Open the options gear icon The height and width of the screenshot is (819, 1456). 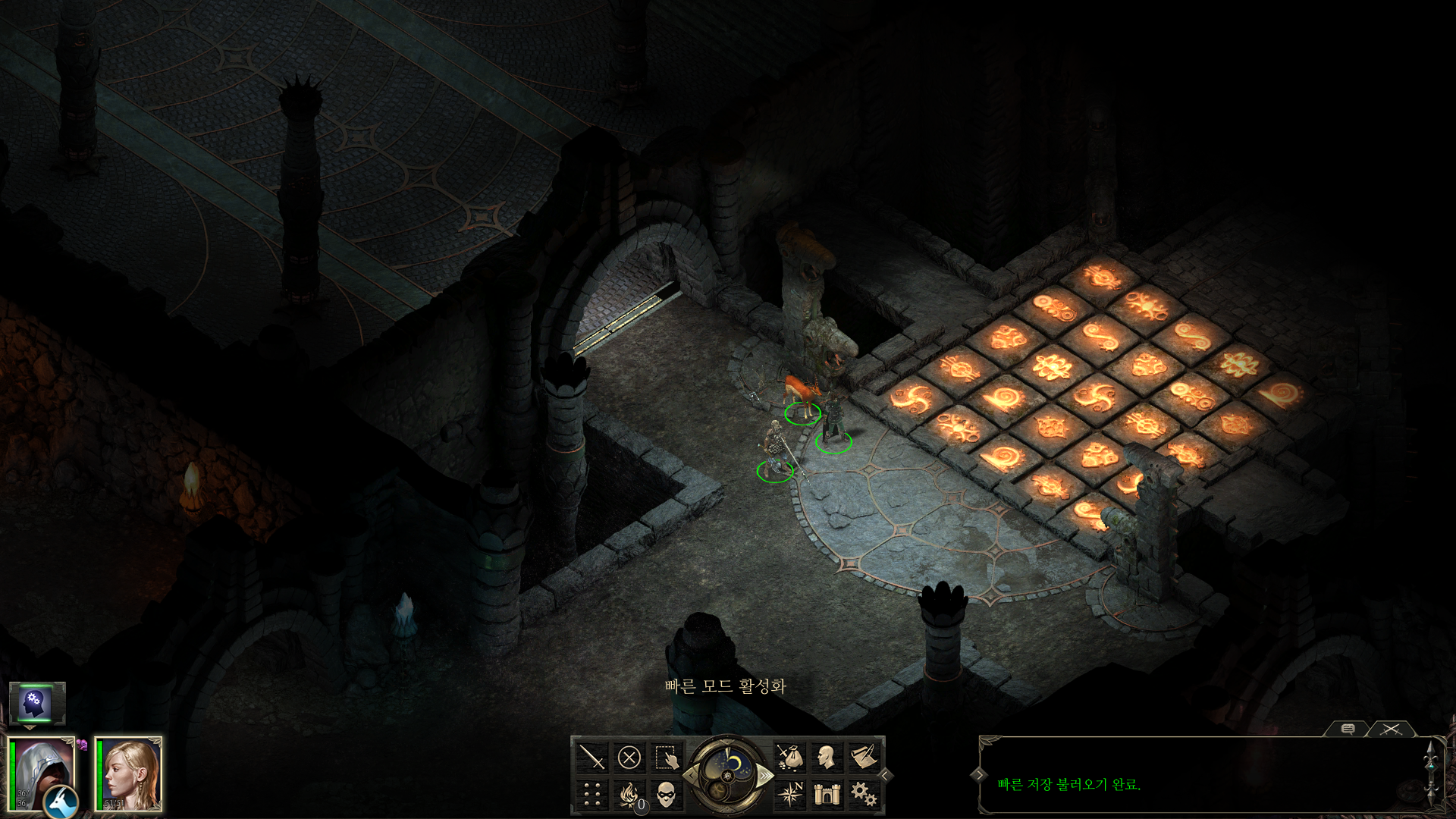(864, 794)
